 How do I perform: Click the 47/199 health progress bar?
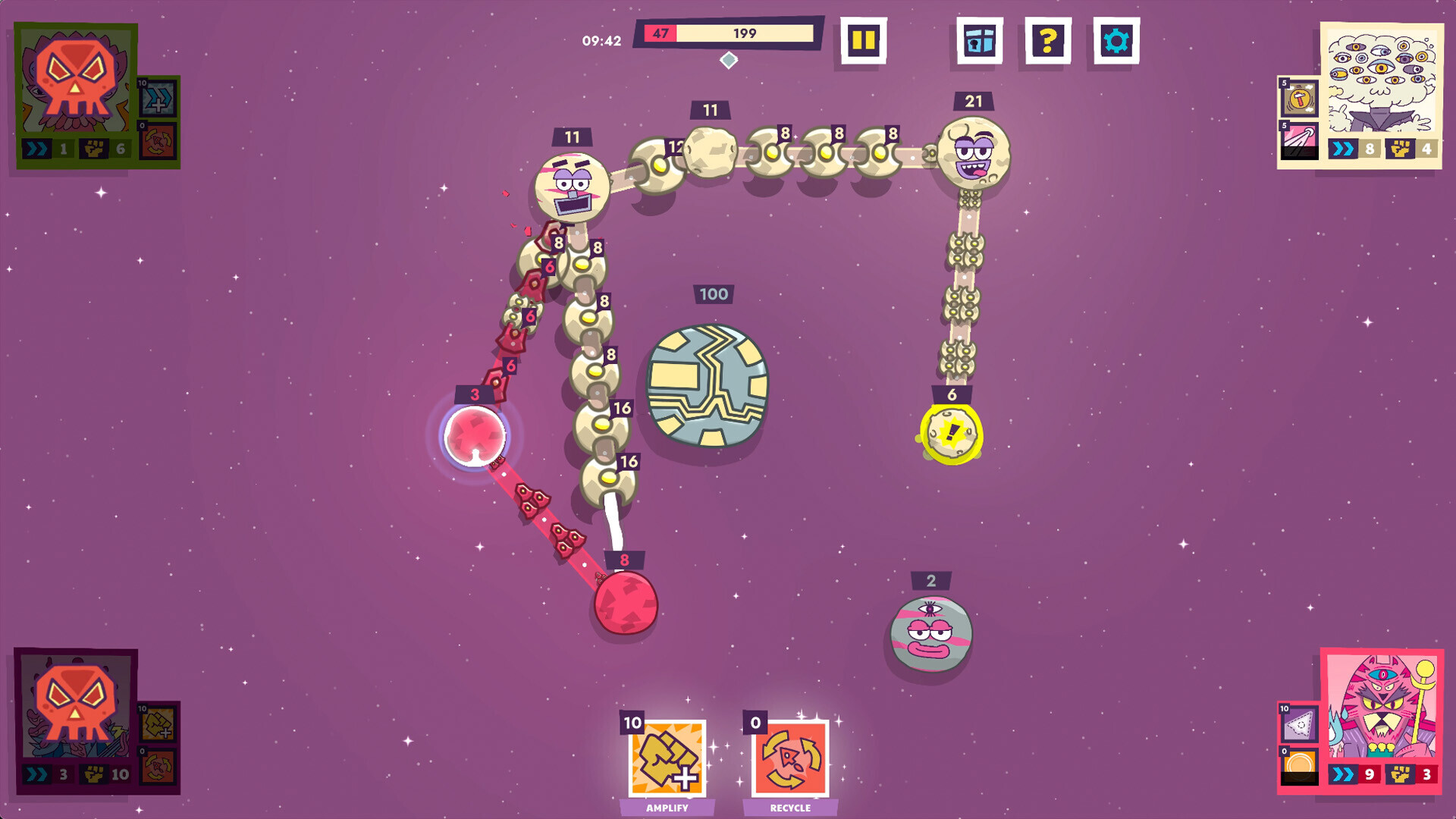(x=728, y=33)
